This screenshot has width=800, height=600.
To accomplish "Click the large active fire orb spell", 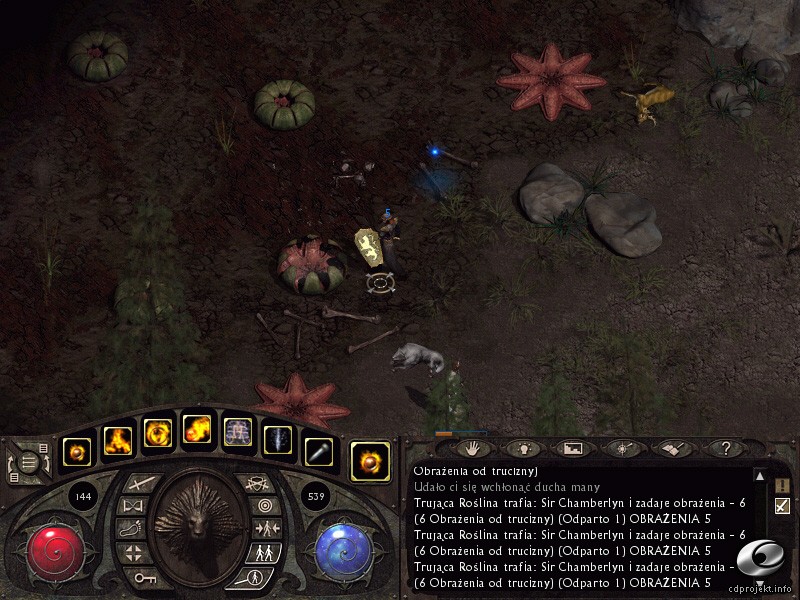I will click(x=370, y=461).
